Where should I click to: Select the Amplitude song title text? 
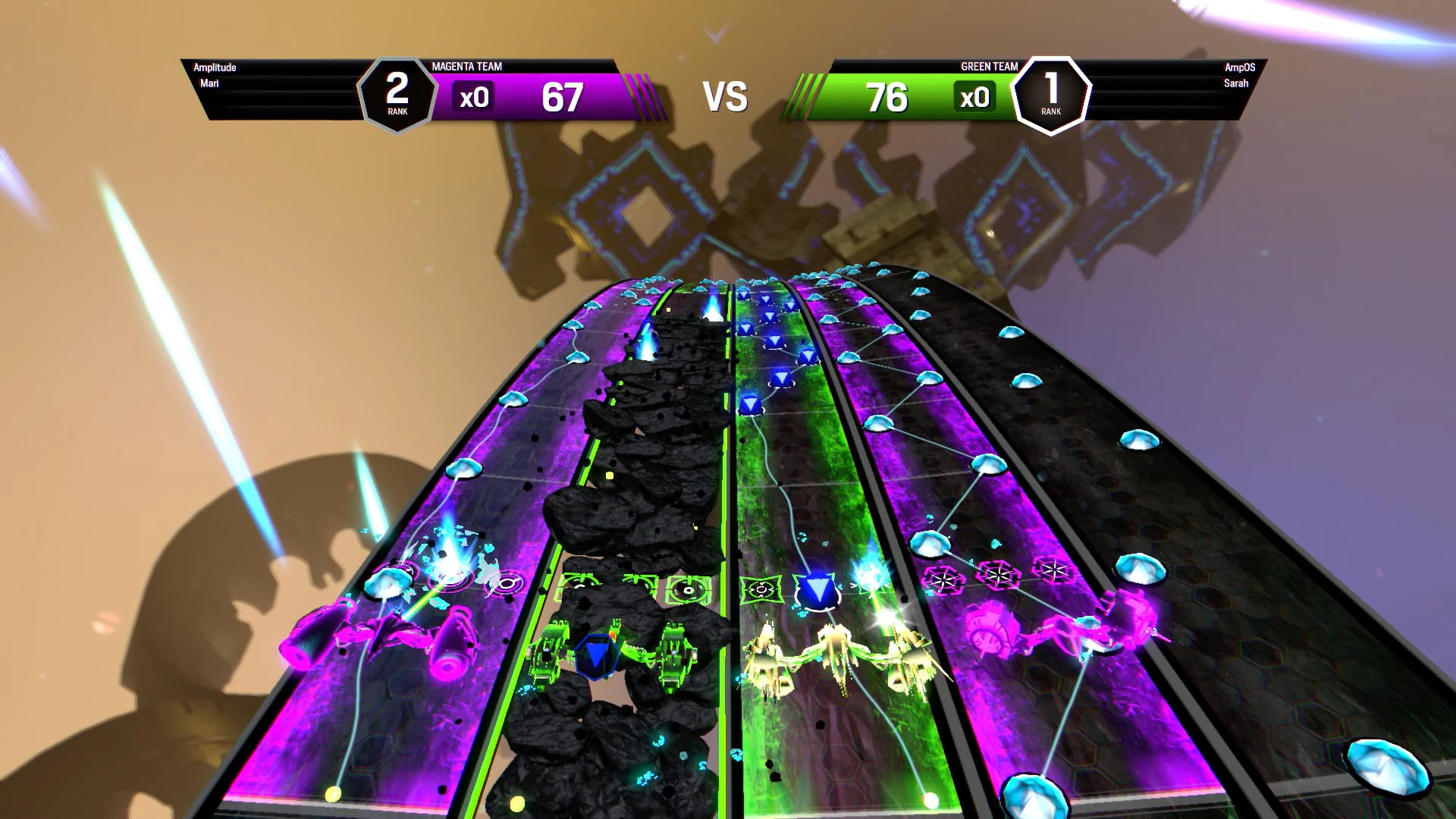point(216,67)
